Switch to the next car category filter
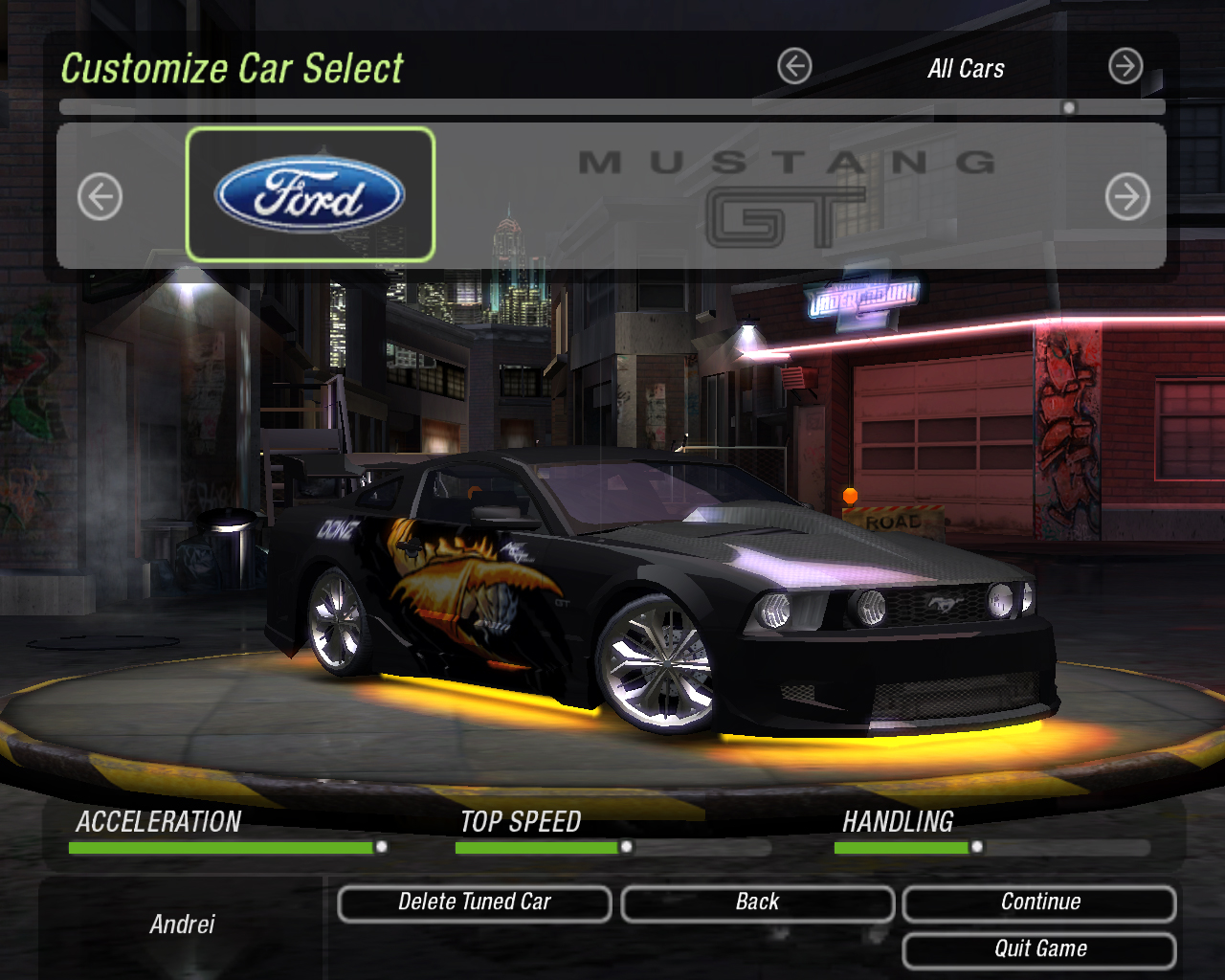This screenshot has width=1225, height=980. pyautogui.click(x=1125, y=67)
